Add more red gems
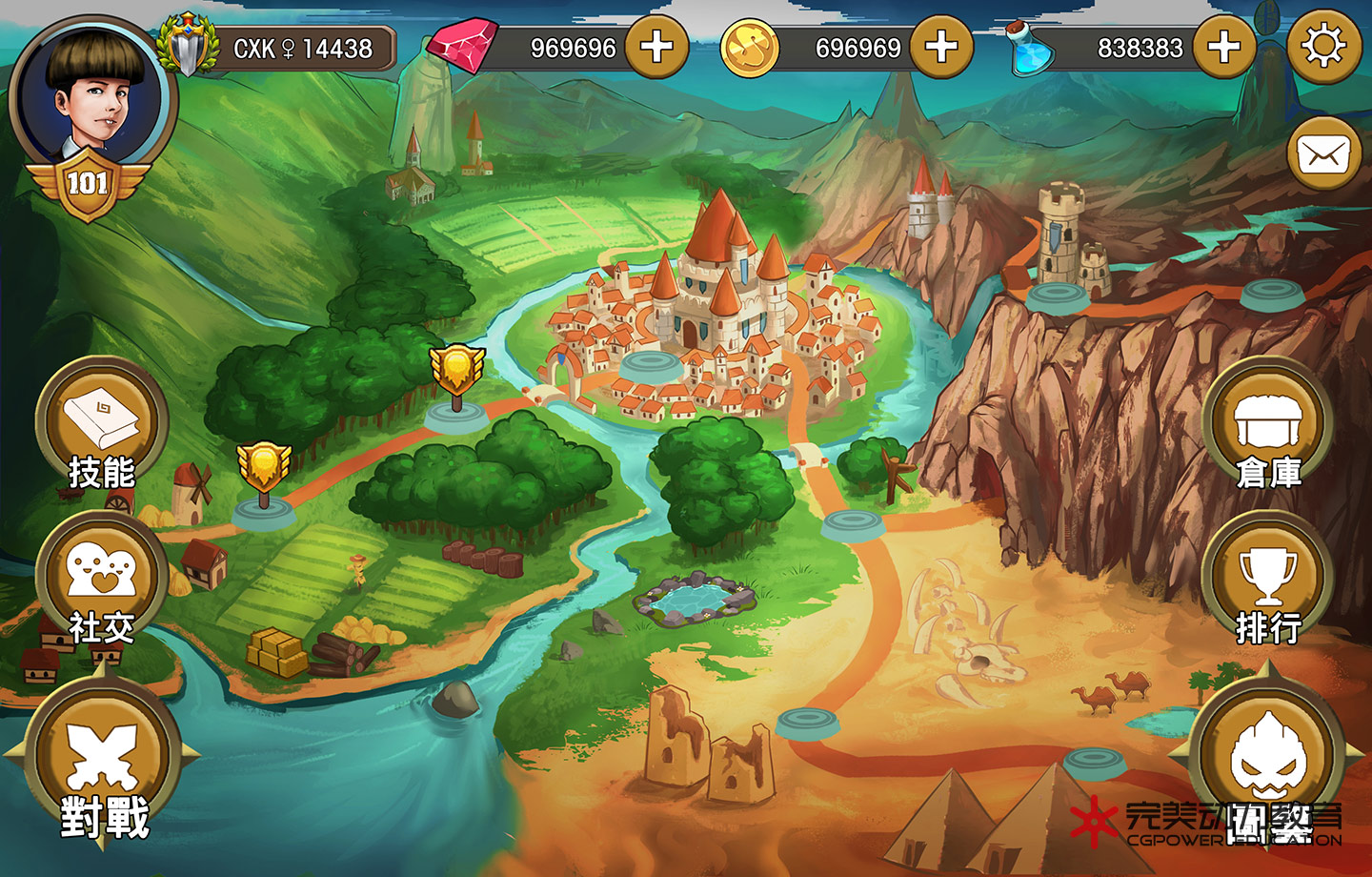Image resolution: width=1372 pixels, height=877 pixels. tap(656, 47)
